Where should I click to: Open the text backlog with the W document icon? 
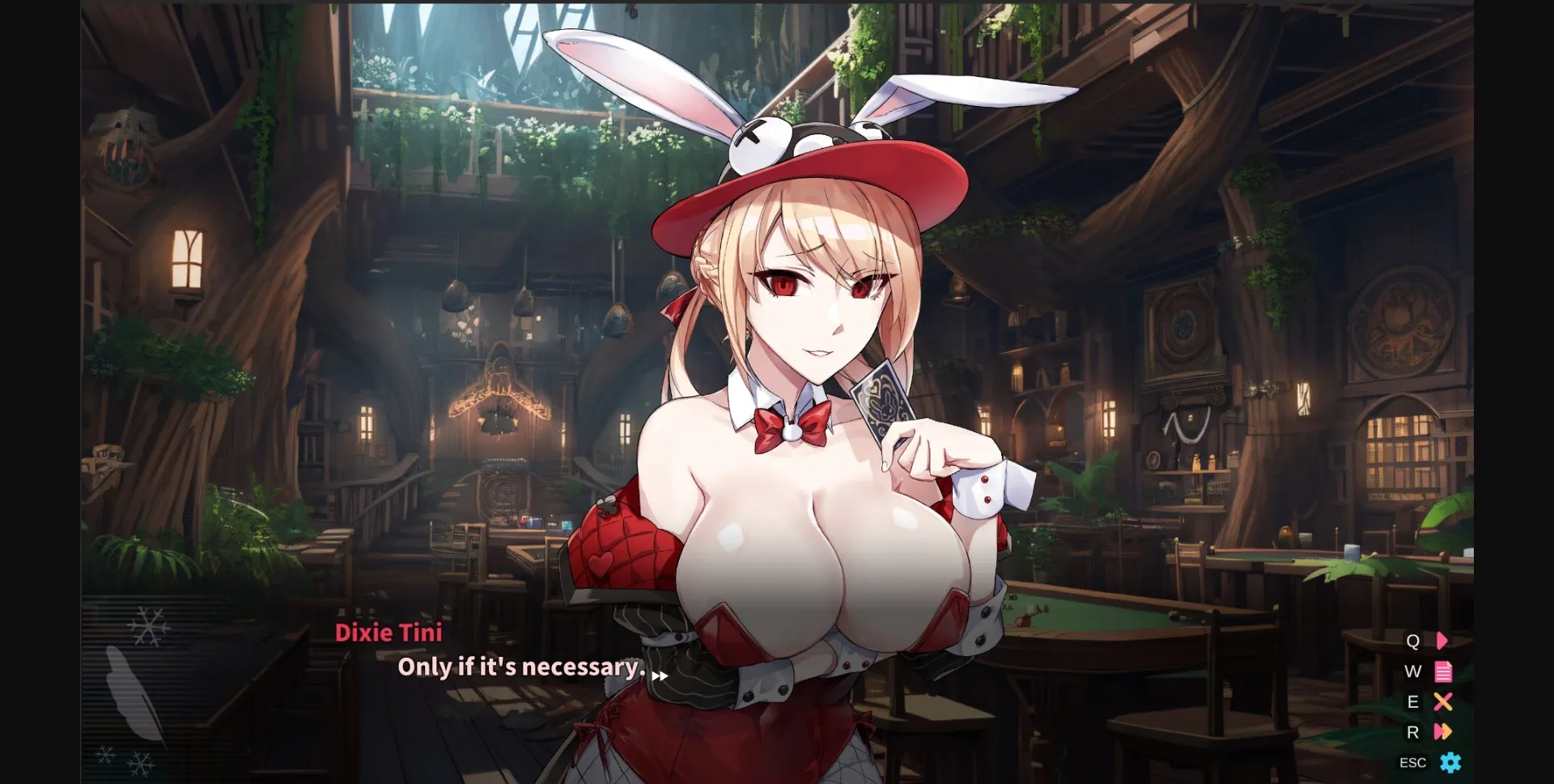tap(1443, 672)
